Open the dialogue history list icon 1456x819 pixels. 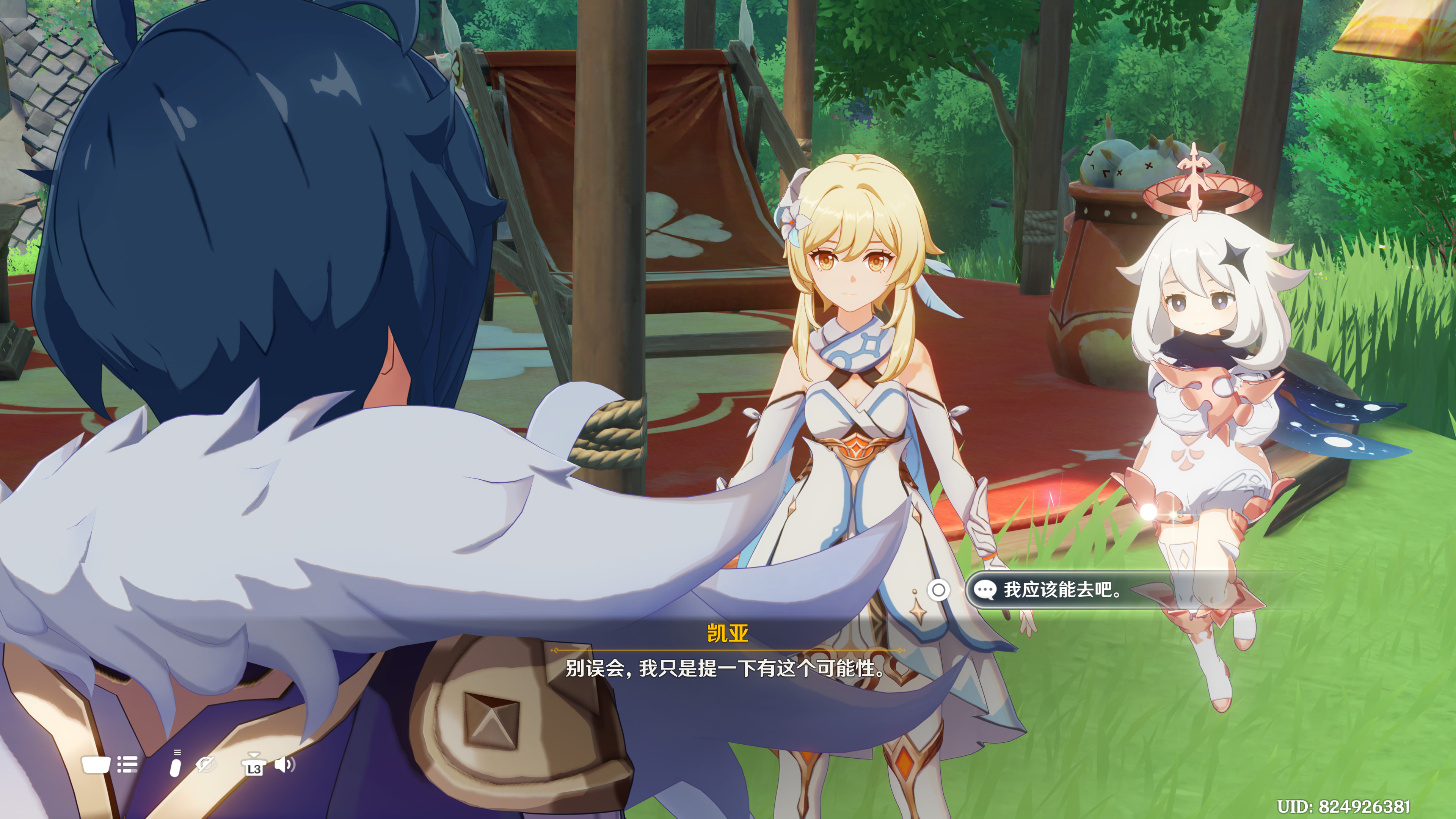tap(127, 765)
